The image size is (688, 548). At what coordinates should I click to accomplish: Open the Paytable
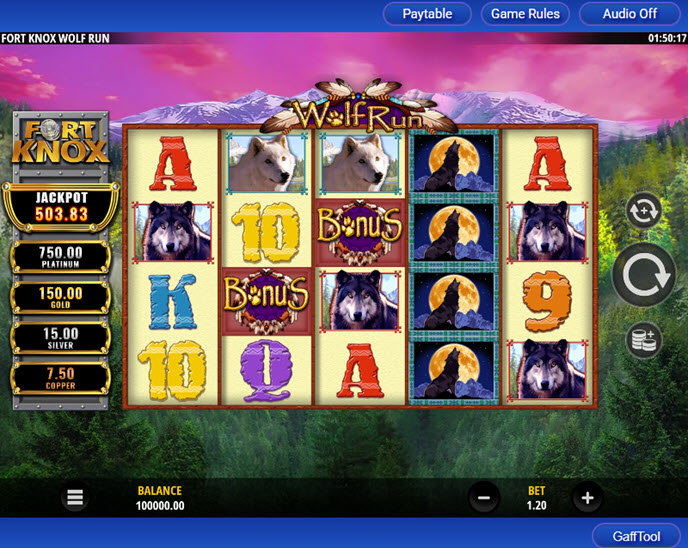click(427, 14)
